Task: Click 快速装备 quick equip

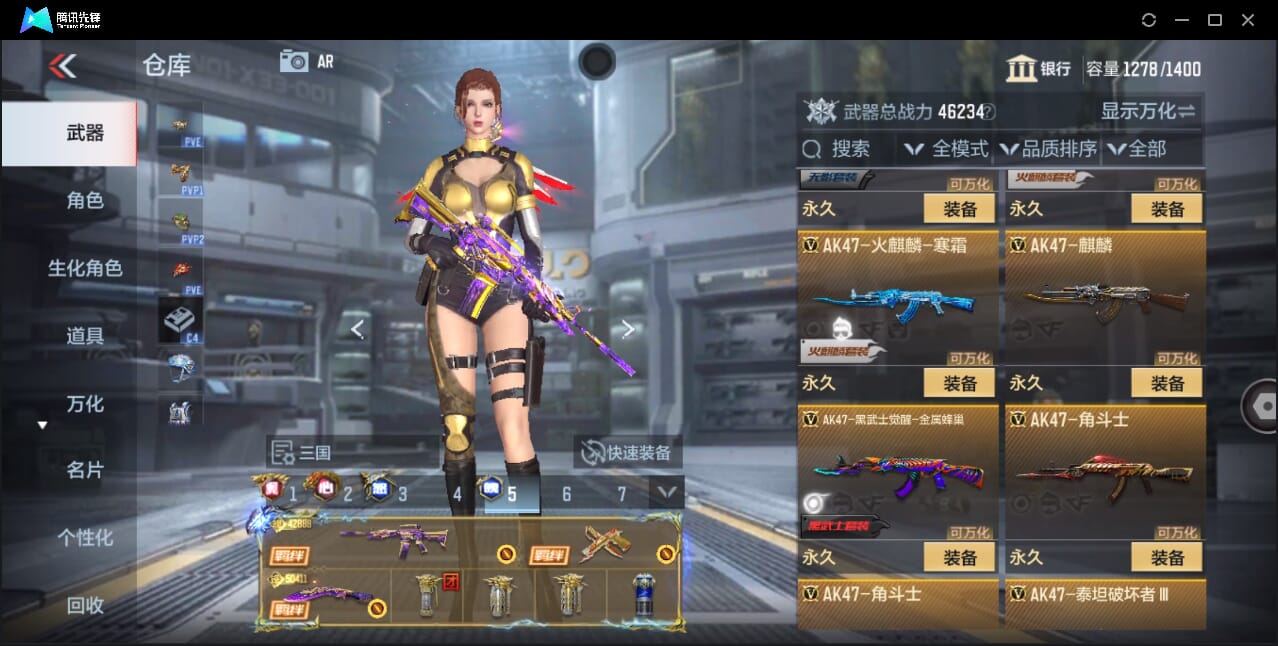Action: pyautogui.click(x=627, y=453)
